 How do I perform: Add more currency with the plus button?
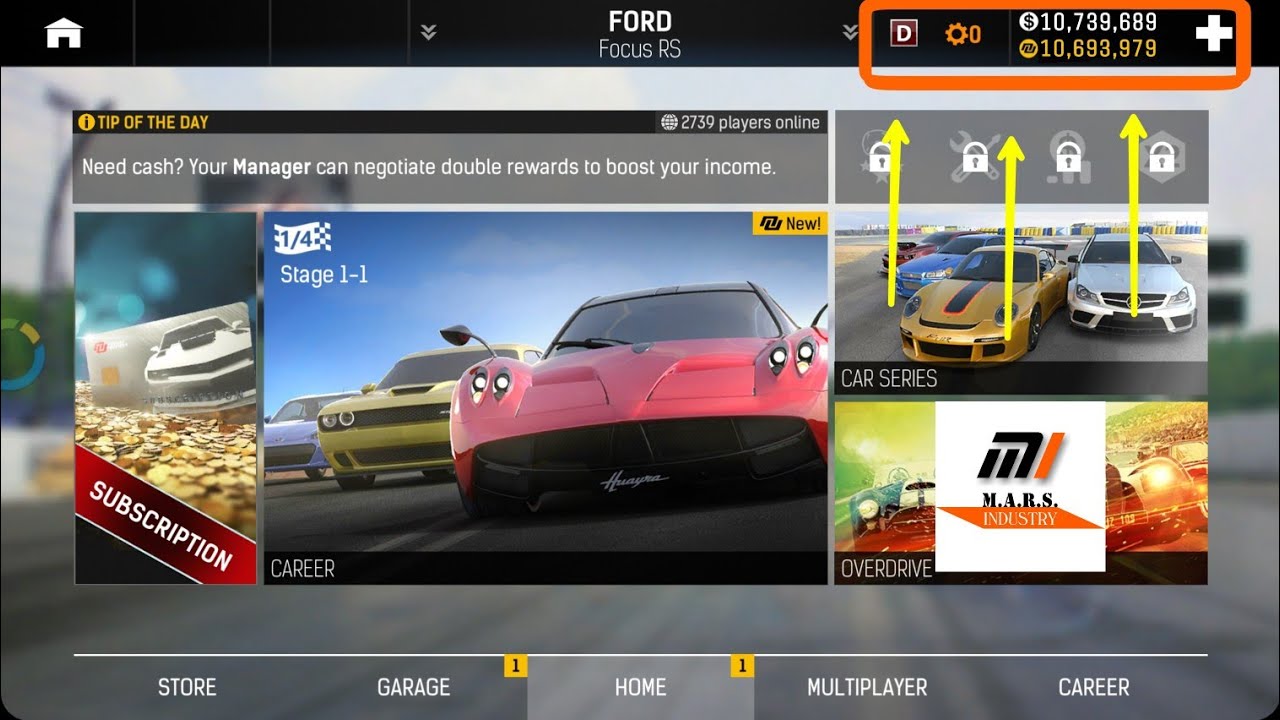[1214, 34]
